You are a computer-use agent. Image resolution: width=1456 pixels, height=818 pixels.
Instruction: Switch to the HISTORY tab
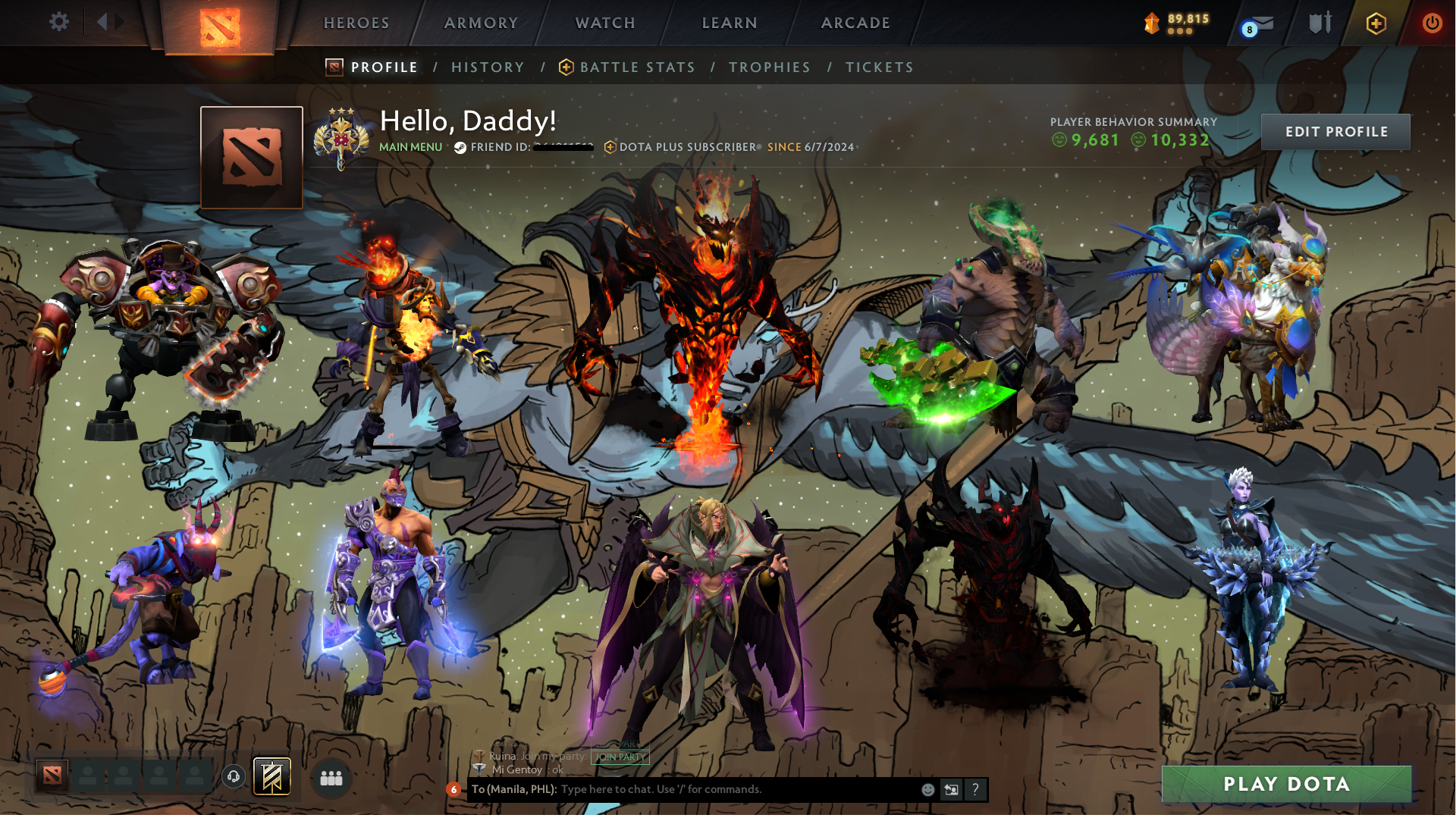tap(487, 67)
